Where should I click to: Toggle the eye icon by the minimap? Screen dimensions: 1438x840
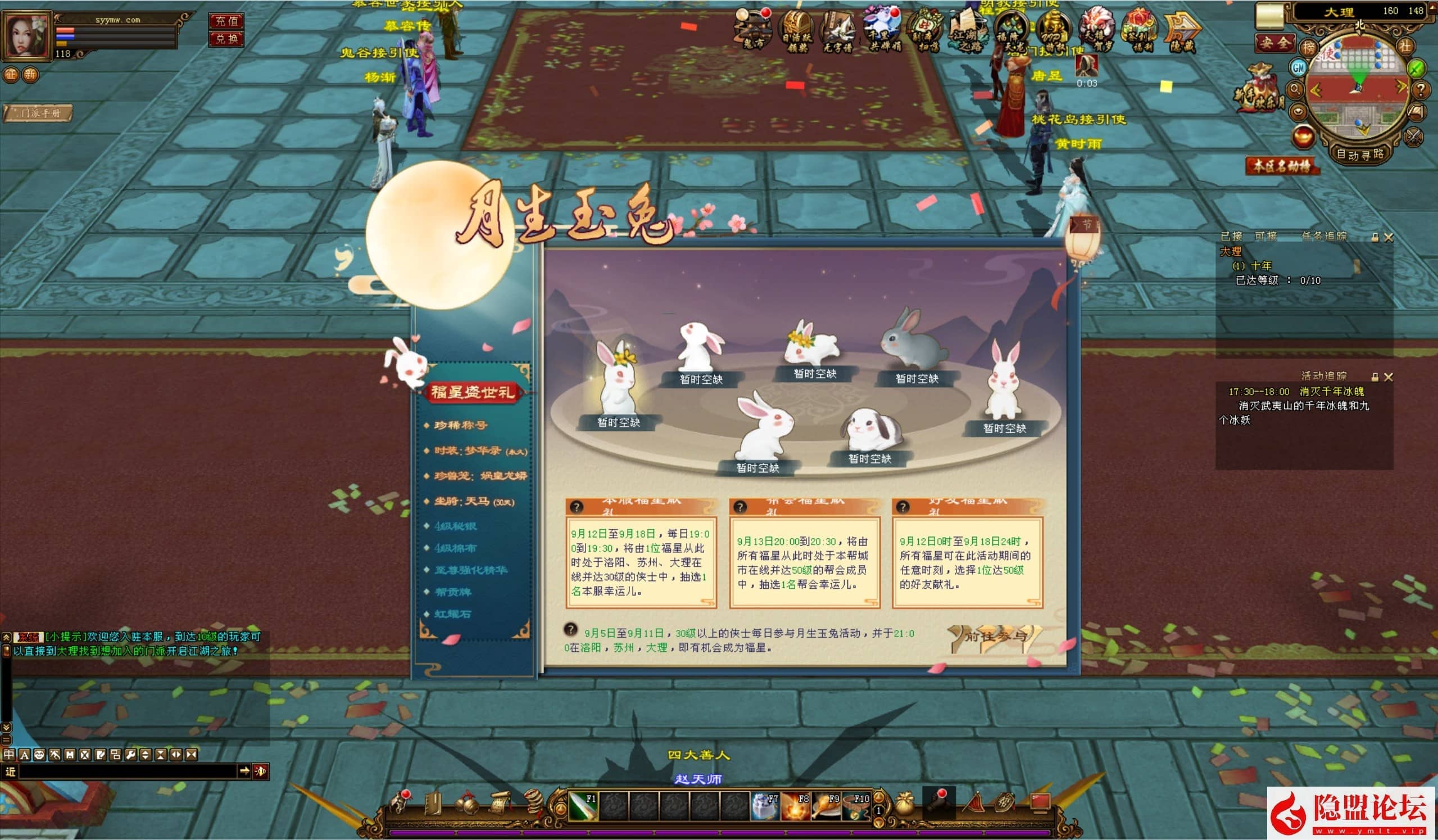click(x=1298, y=111)
